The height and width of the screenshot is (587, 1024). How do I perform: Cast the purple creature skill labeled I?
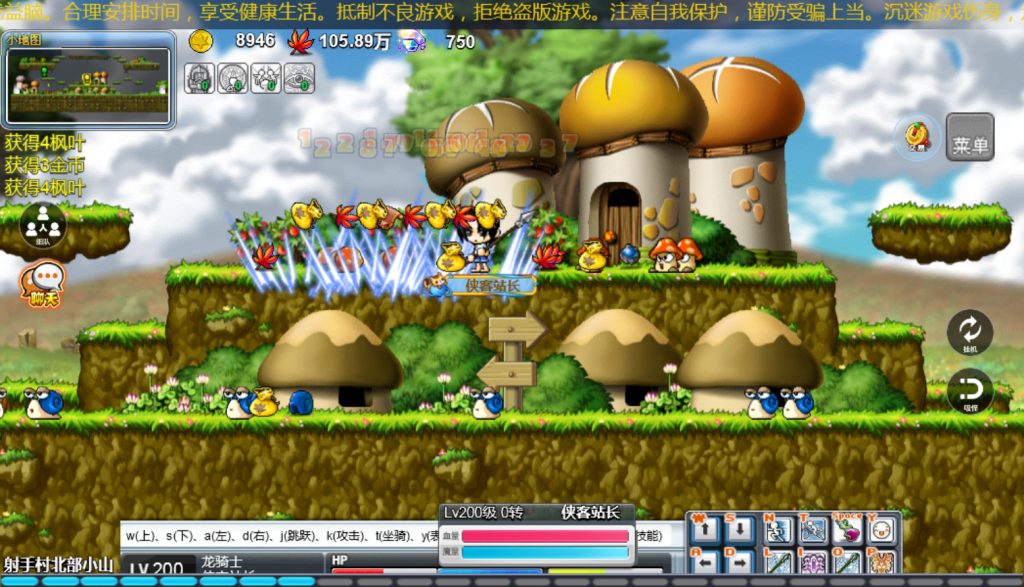tap(813, 563)
